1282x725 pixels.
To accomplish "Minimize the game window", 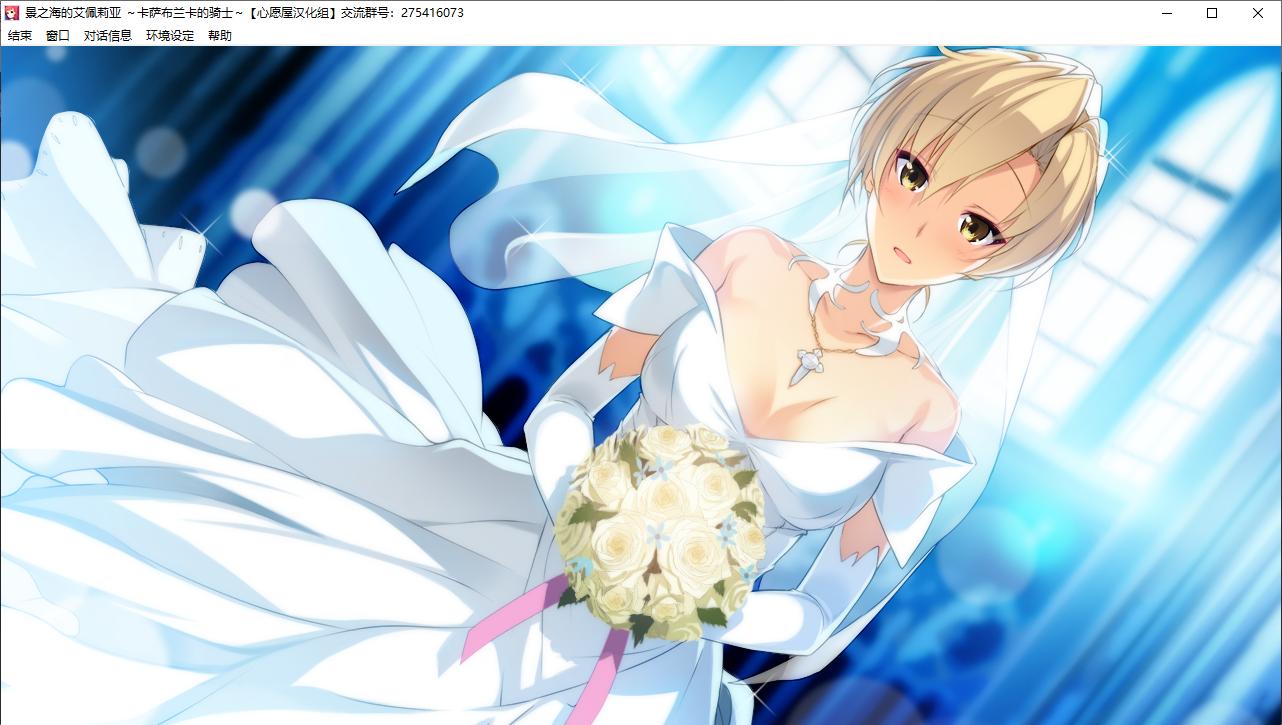I will (x=1165, y=13).
